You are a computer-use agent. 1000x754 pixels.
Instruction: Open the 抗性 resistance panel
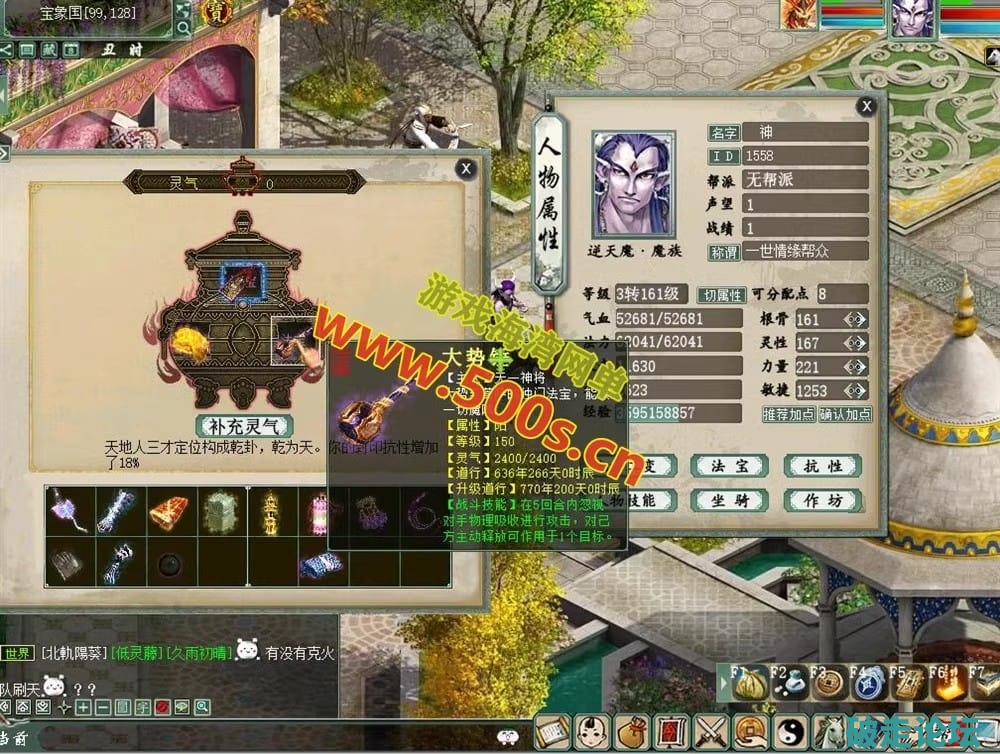(821, 466)
